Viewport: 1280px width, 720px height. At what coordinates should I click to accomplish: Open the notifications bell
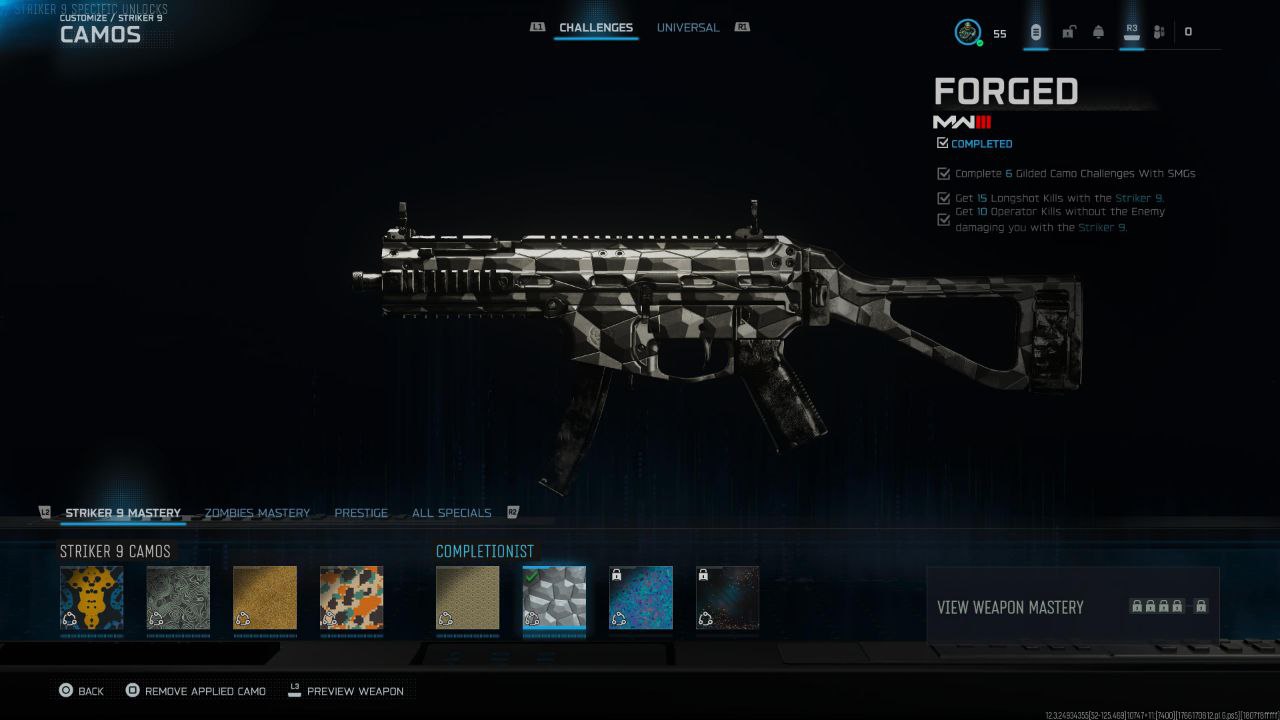click(1098, 32)
